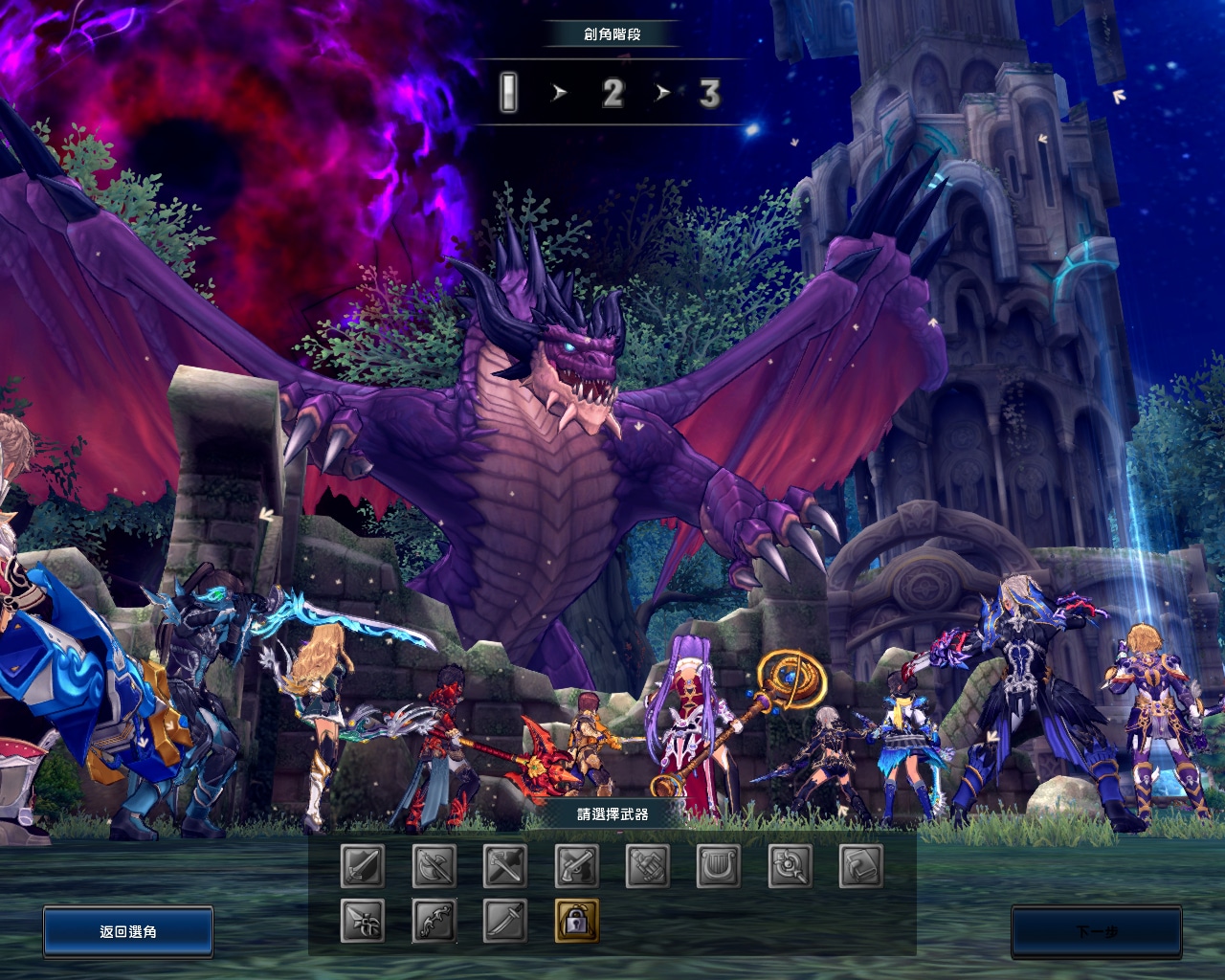Choose the bow weapon icon
The width and height of the screenshot is (1225, 980).
coord(434,921)
